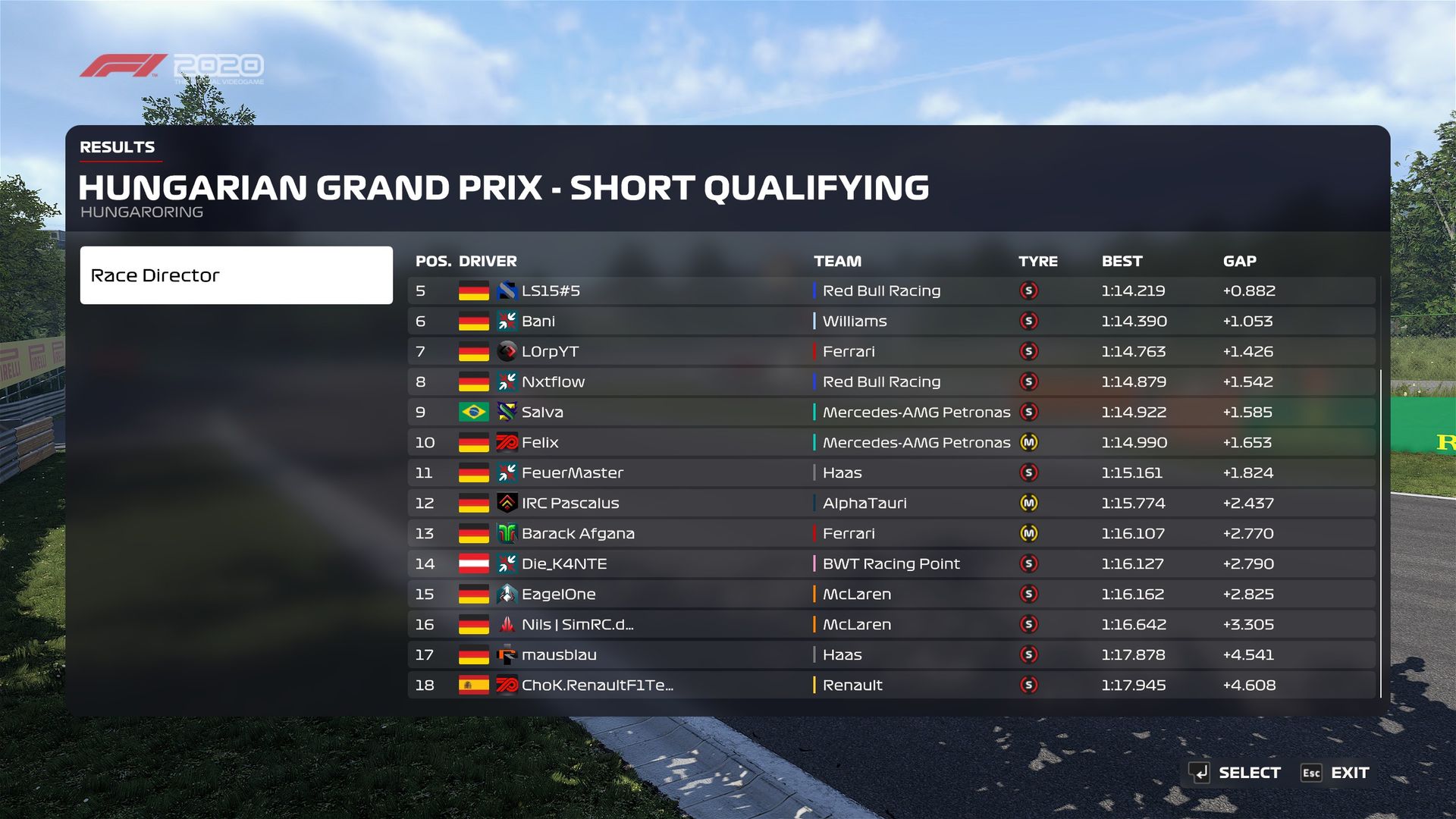Choose the ChoK.RenaultF1Te… row
The width and height of the screenshot is (1456, 819).
tap(890, 685)
